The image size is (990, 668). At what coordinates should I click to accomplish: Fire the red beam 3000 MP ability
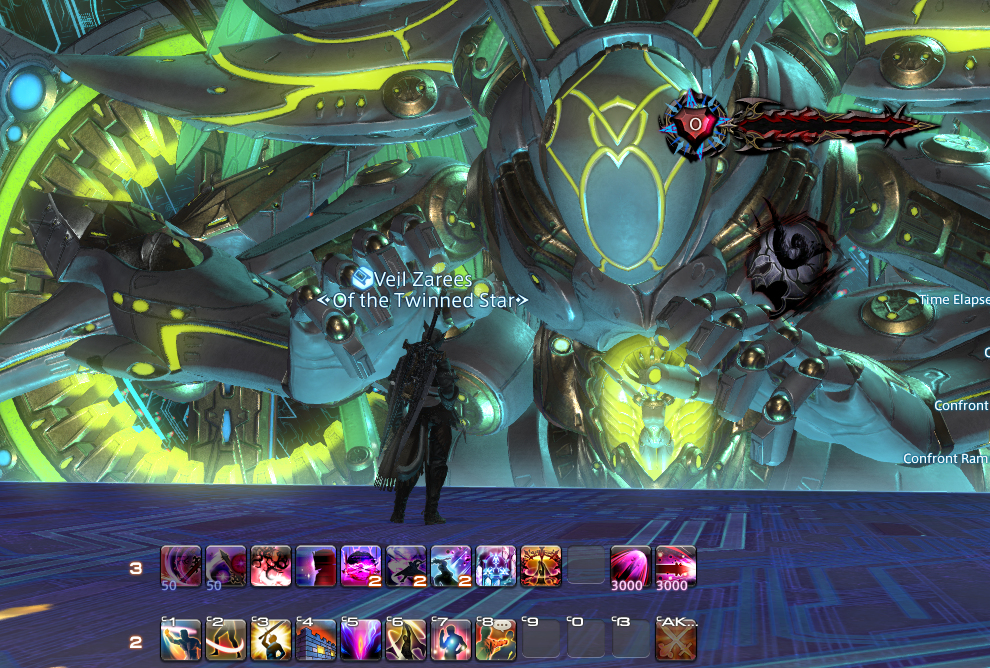[x=676, y=567]
